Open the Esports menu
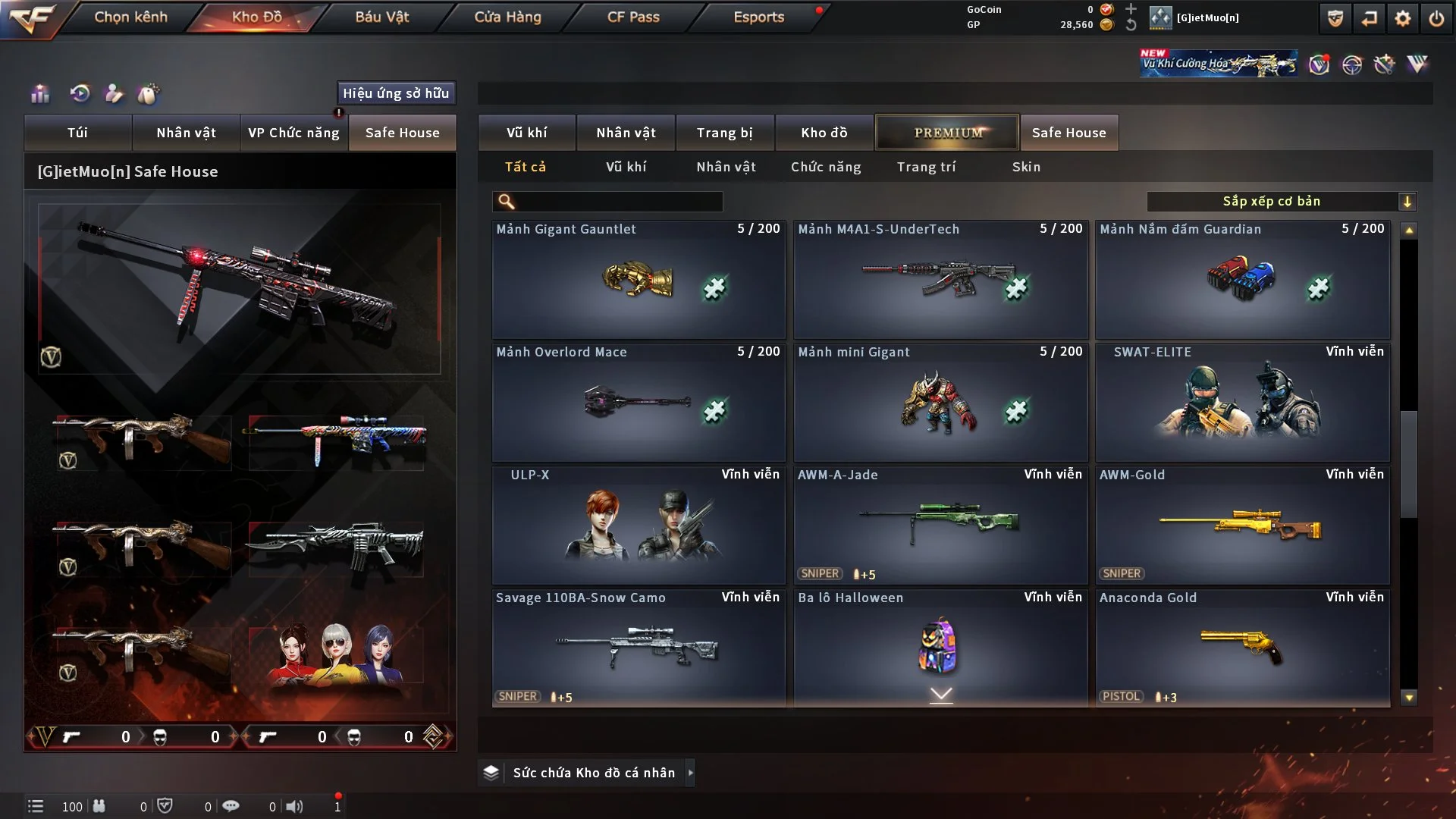Viewport: 1456px width, 819px height. pos(758,17)
